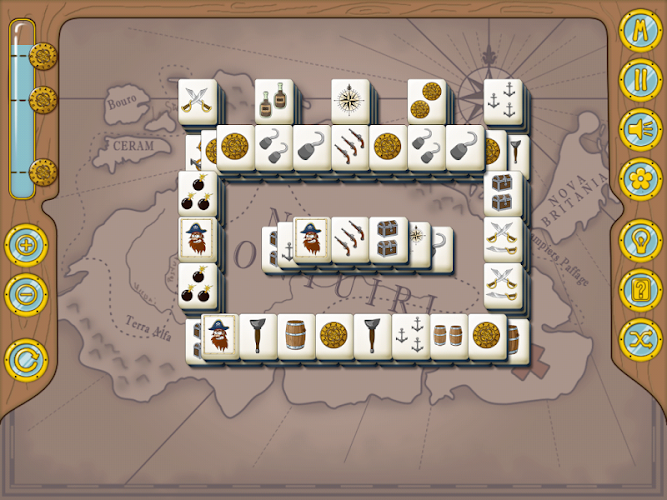The height and width of the screenshot is (500, 667).
Task: Choose the single wooden barrel tile
Action: pyautogui.click(x=296, y=336)
